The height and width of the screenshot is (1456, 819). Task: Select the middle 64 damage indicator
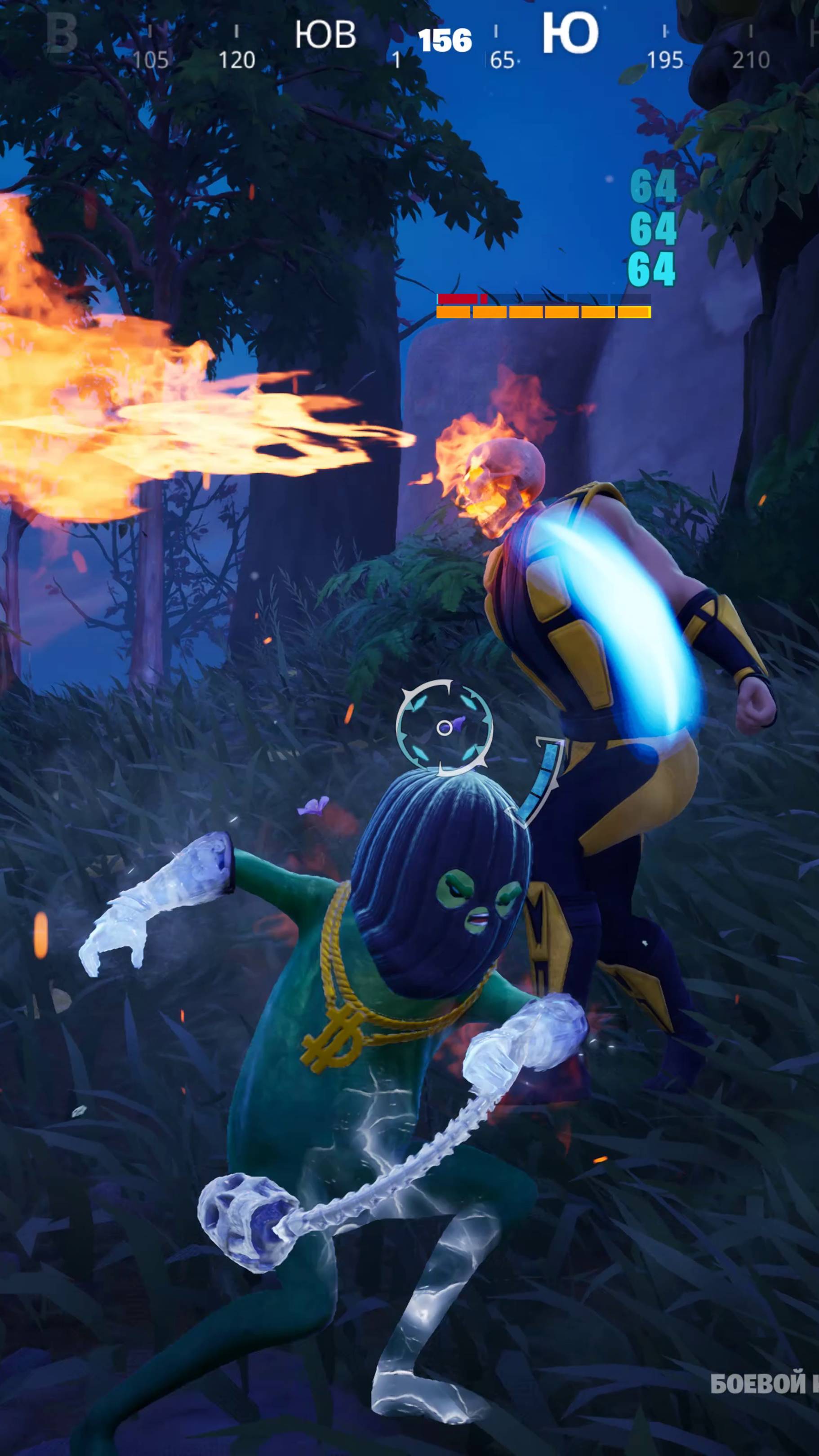[x=653, y=227]
